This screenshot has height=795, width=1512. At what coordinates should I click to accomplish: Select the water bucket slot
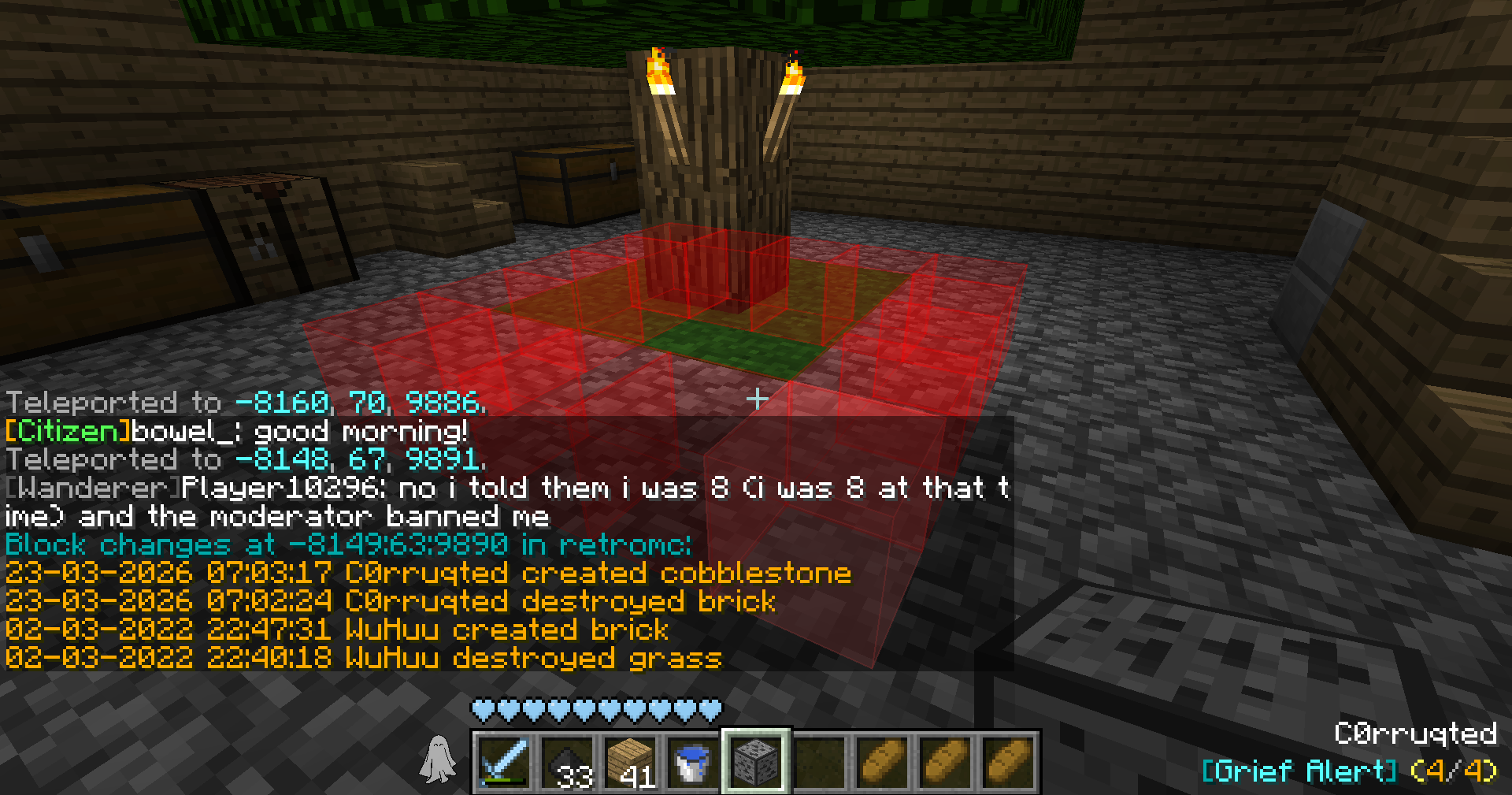692,761
